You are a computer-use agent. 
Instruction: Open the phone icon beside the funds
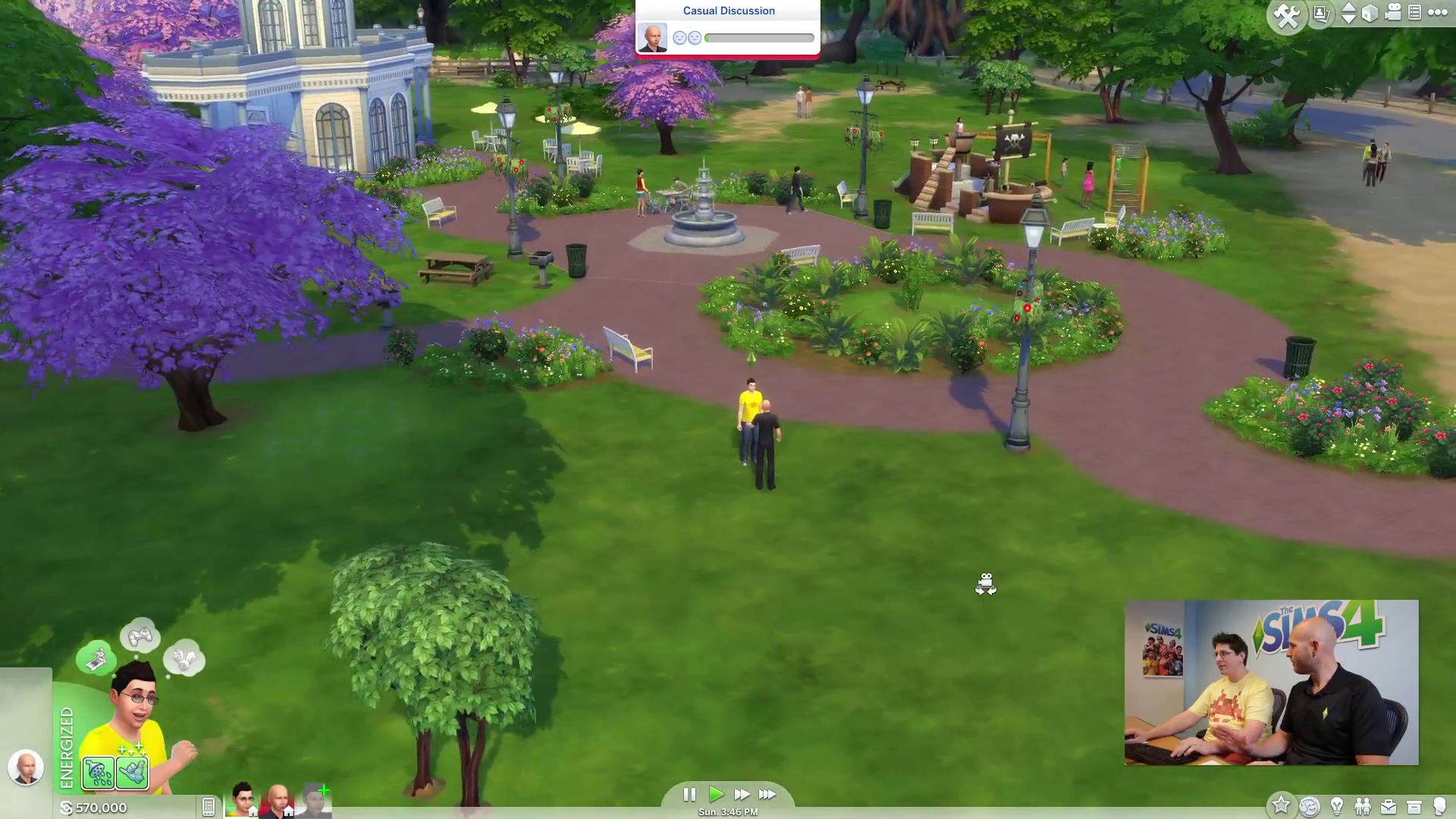209,807
